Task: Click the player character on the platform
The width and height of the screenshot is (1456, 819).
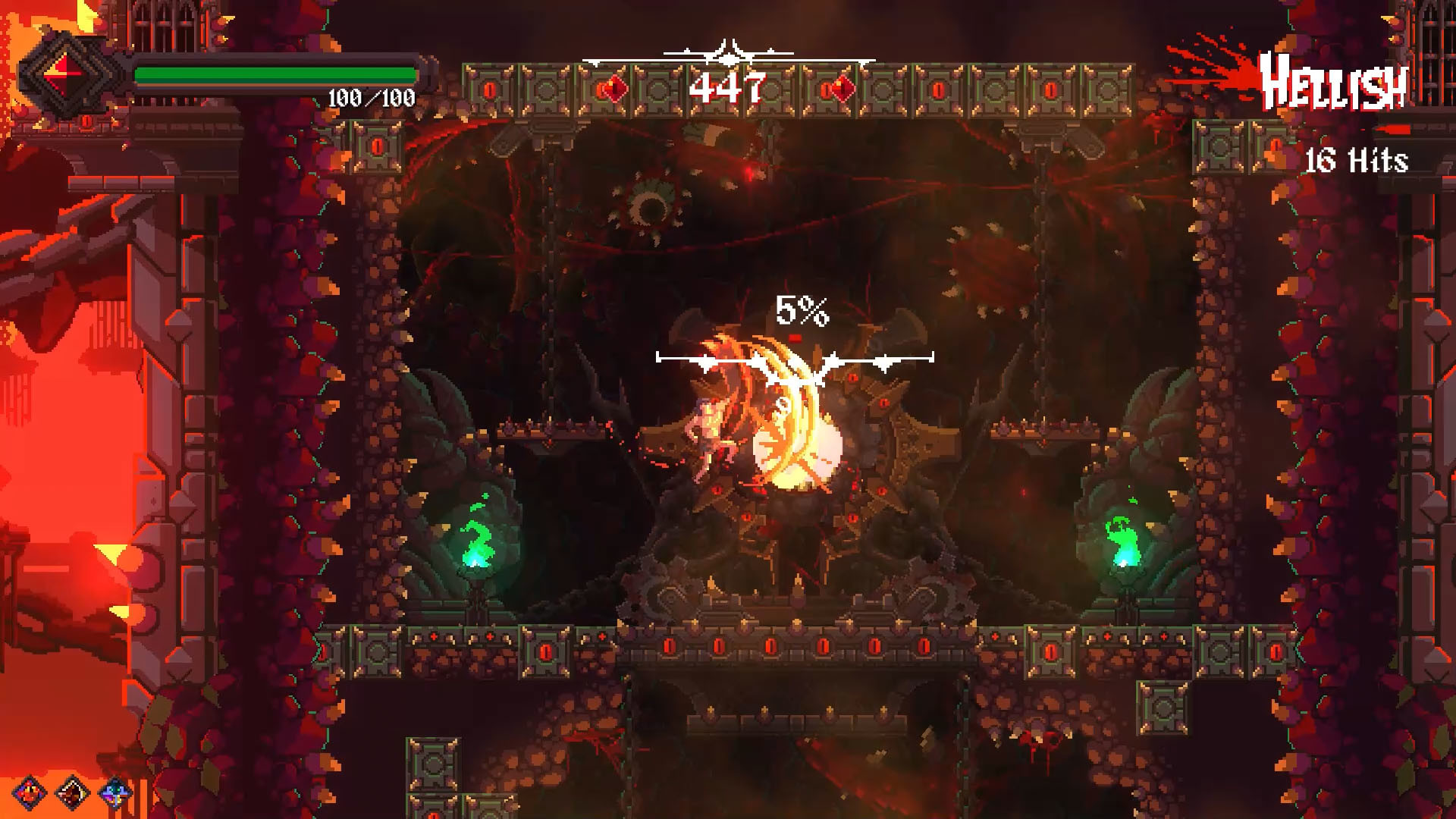Action: pos(709,436)
